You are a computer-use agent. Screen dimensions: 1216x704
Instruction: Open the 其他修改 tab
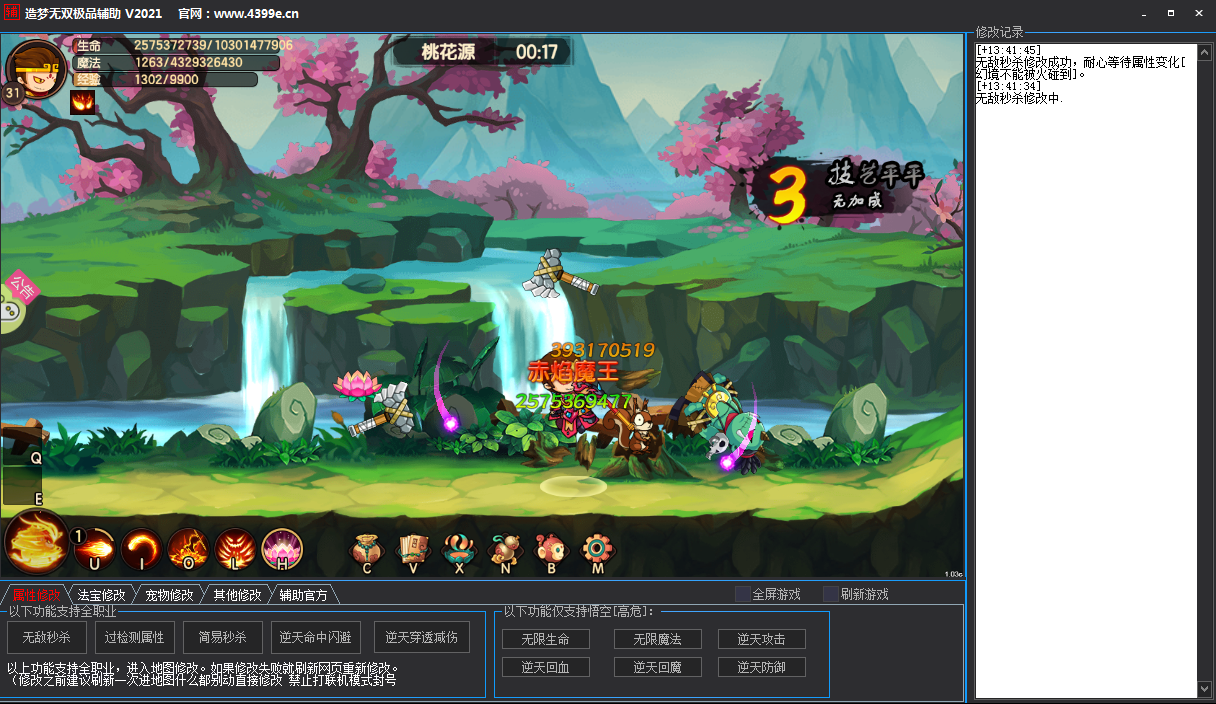[237, 595]
